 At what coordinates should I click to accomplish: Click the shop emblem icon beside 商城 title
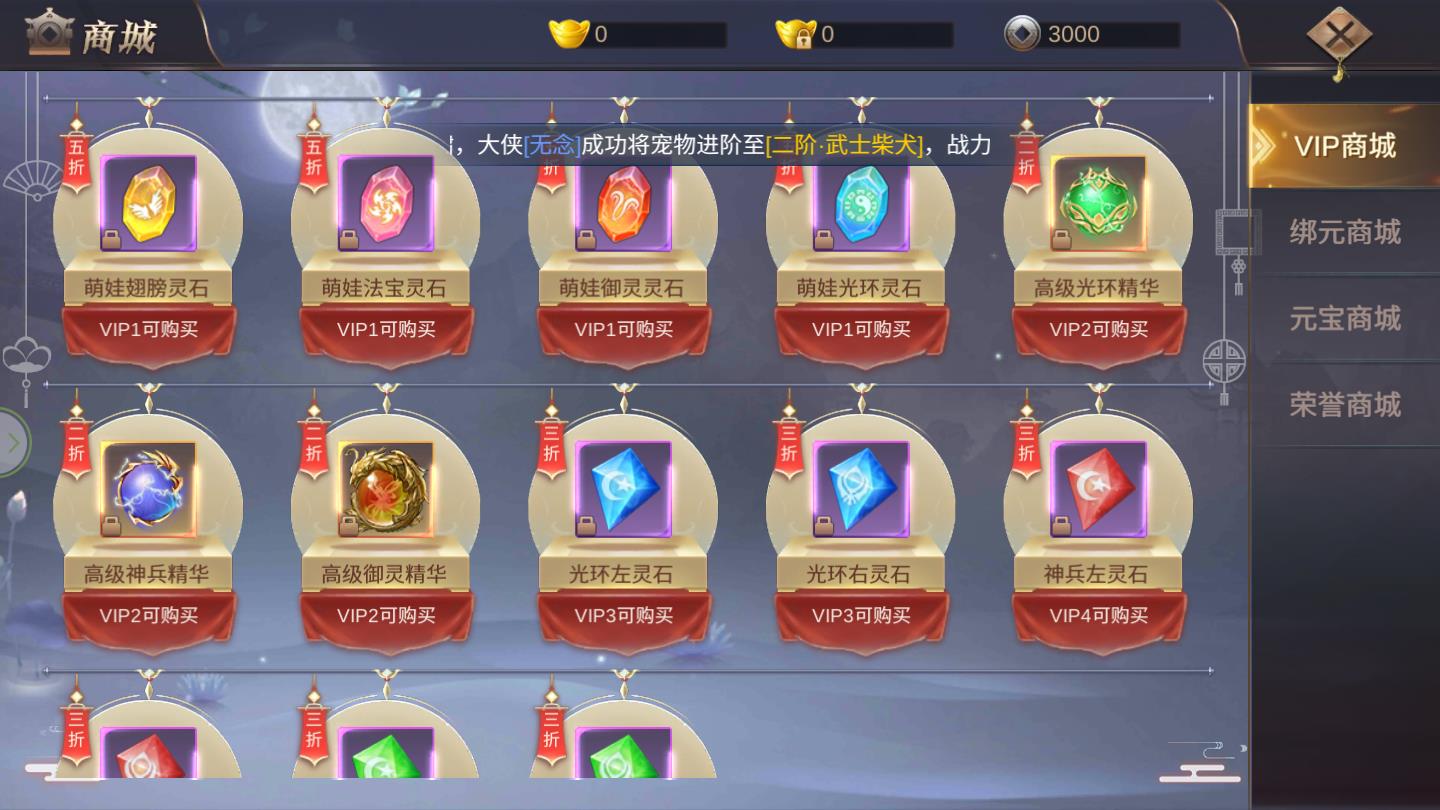47,32
